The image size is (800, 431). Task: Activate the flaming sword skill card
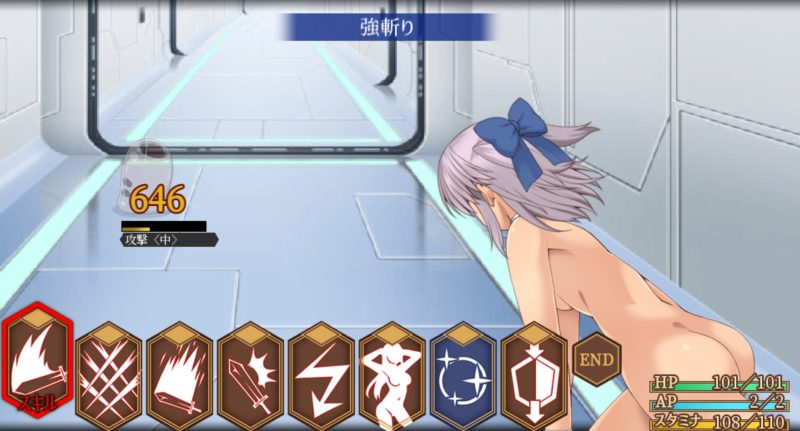(180, 371)
